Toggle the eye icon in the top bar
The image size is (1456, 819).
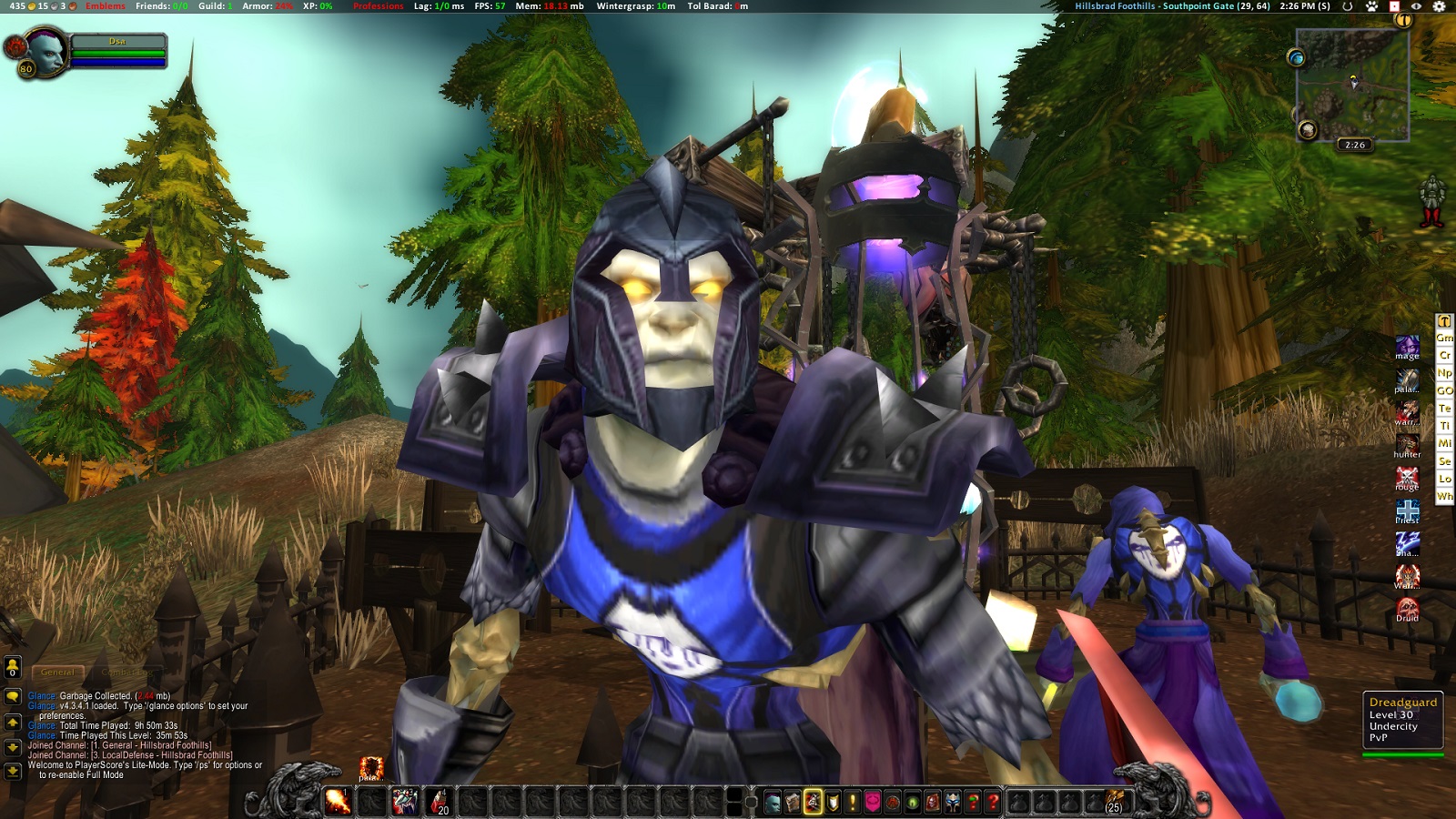1416,6
